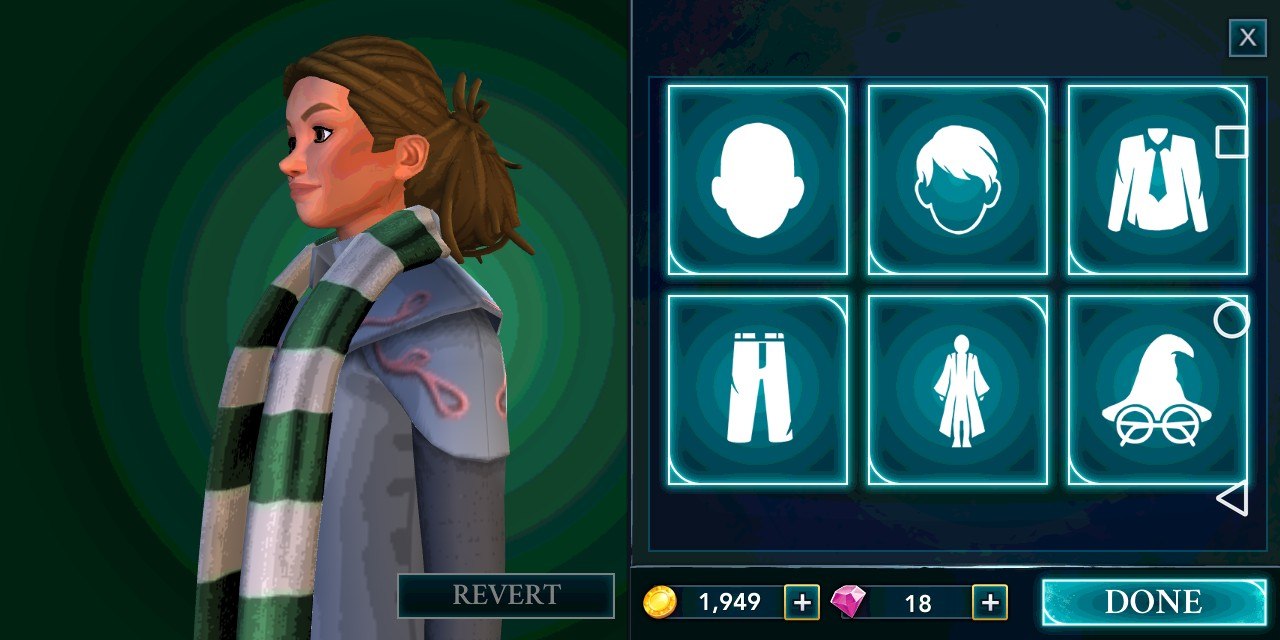
Task: Choose the shirt and tie tops category
Action: [x=1157, y=180]
